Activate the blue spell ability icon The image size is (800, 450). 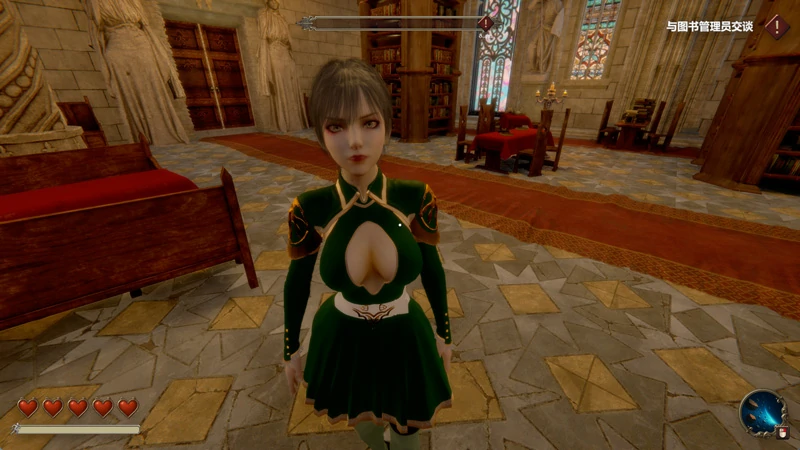(762, 411)
